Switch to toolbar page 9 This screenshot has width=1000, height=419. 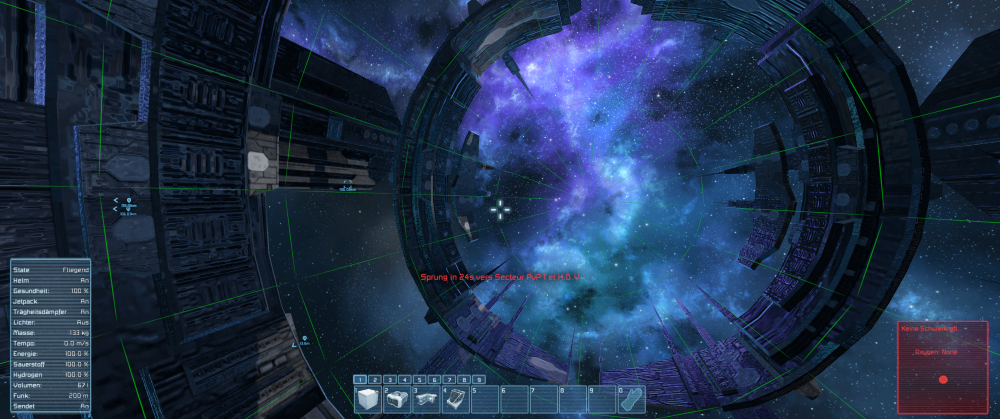point(480,380)
